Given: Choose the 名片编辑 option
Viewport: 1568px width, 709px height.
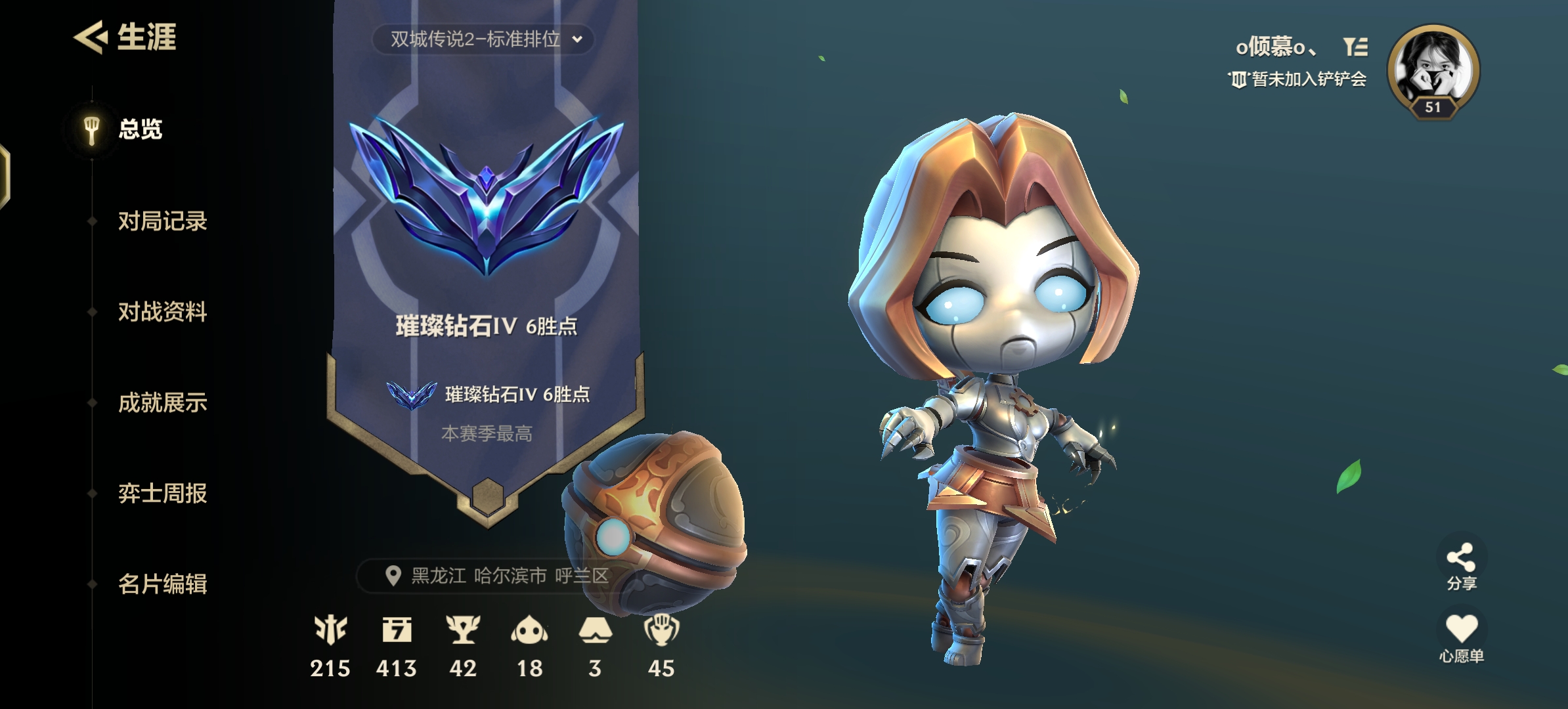Looking at the screenshot, I should (162, 584).
